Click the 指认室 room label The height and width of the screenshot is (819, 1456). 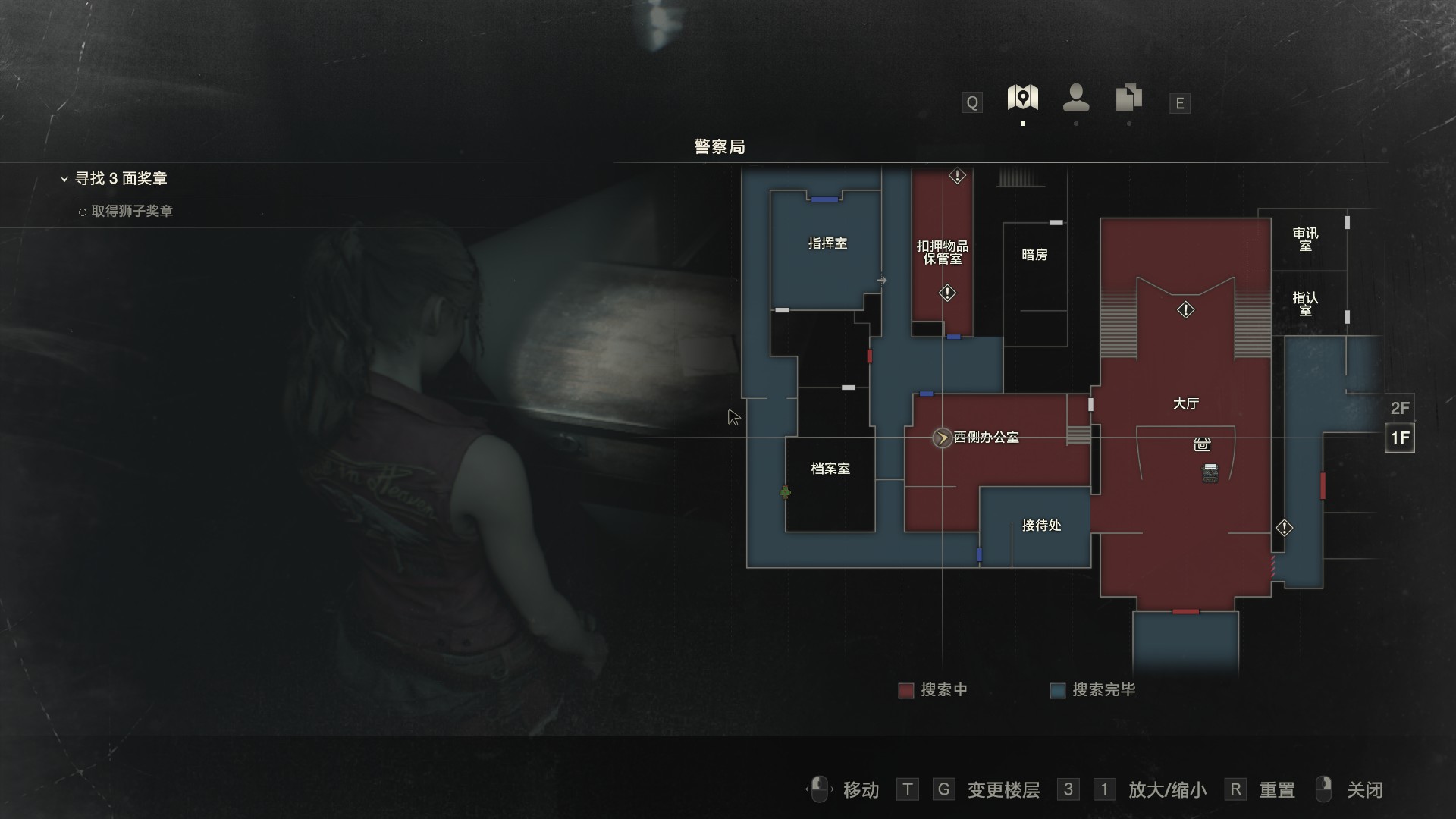click(x=1305, y=303)
